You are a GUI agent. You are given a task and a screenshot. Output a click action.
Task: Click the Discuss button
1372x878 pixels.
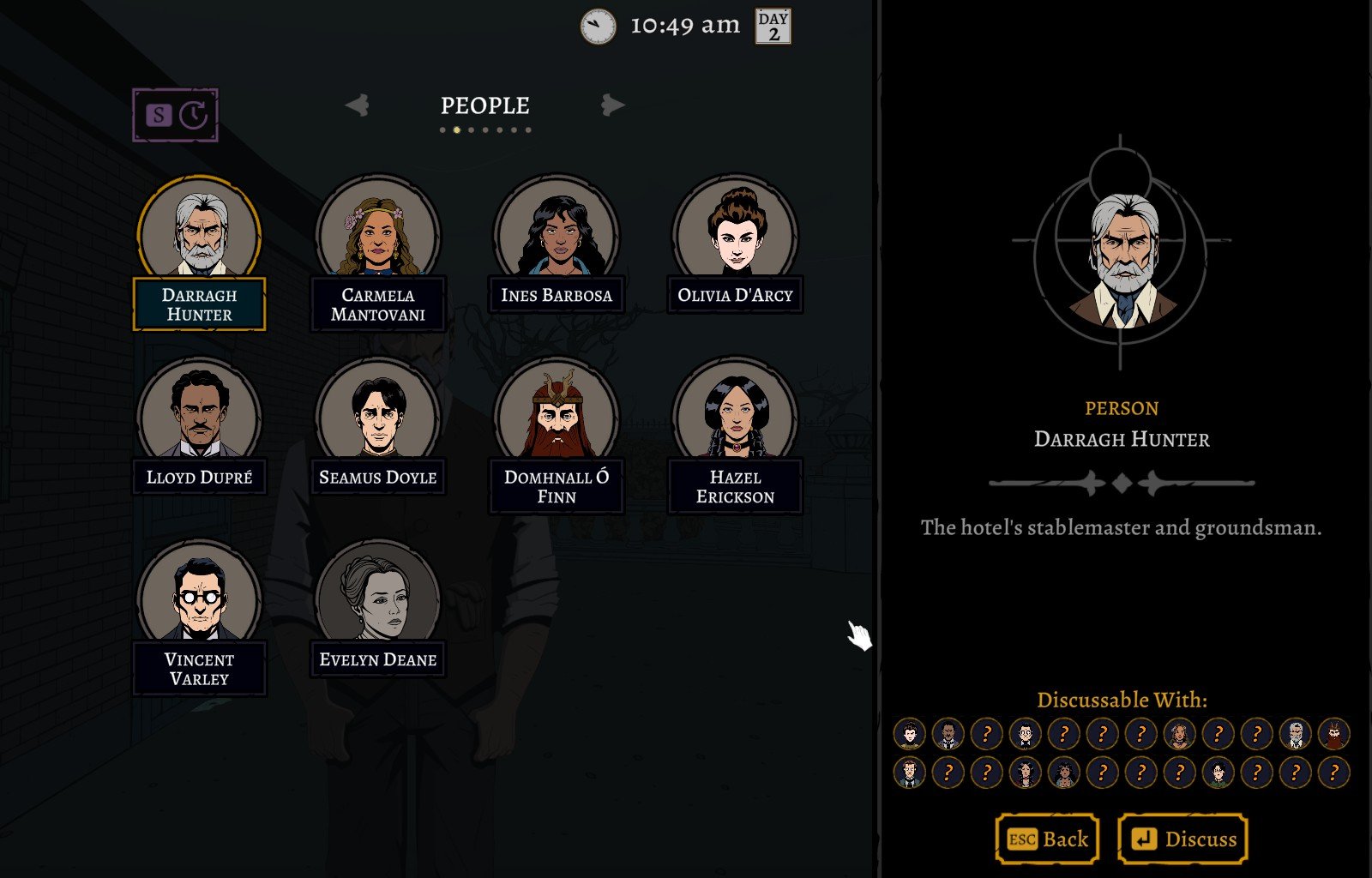[1182, 839]
